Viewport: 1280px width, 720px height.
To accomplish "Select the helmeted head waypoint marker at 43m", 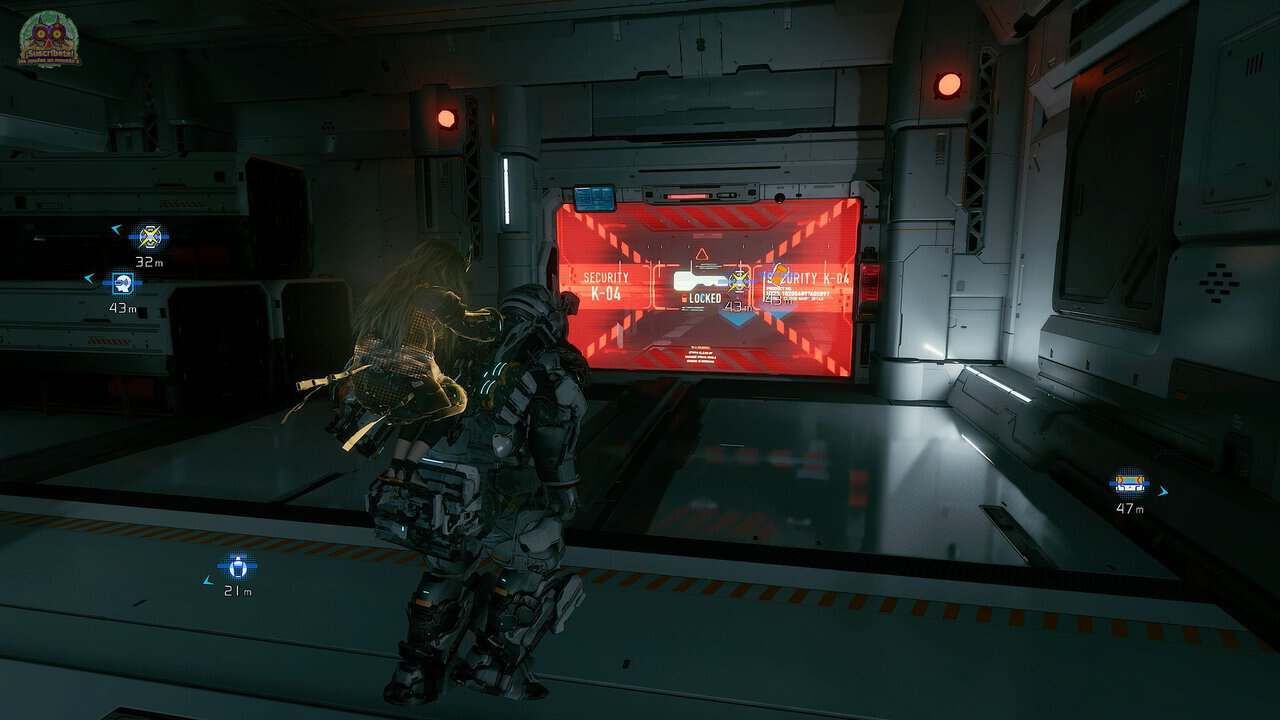I will (x=123, y=283).
